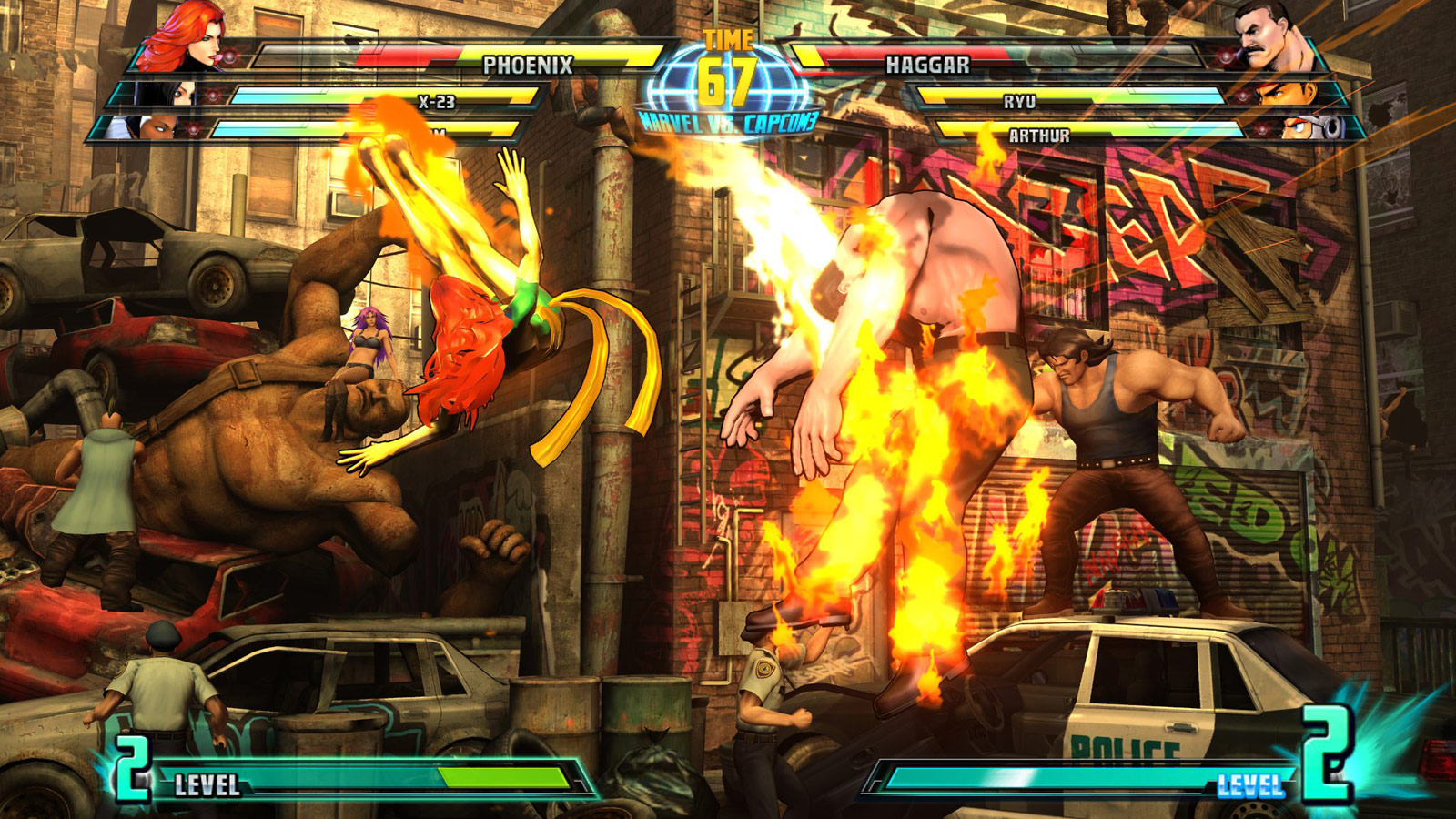Toggle the red indicator next to X-23's portrait

click(211, 96)
